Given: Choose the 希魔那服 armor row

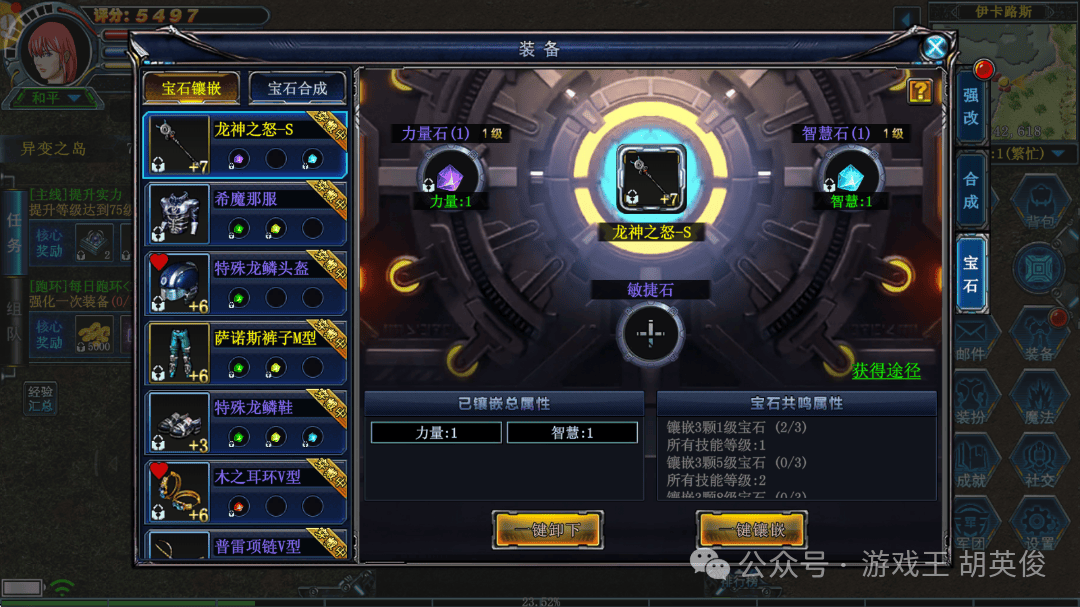Looking at the screenshot, I should (246, 214).
